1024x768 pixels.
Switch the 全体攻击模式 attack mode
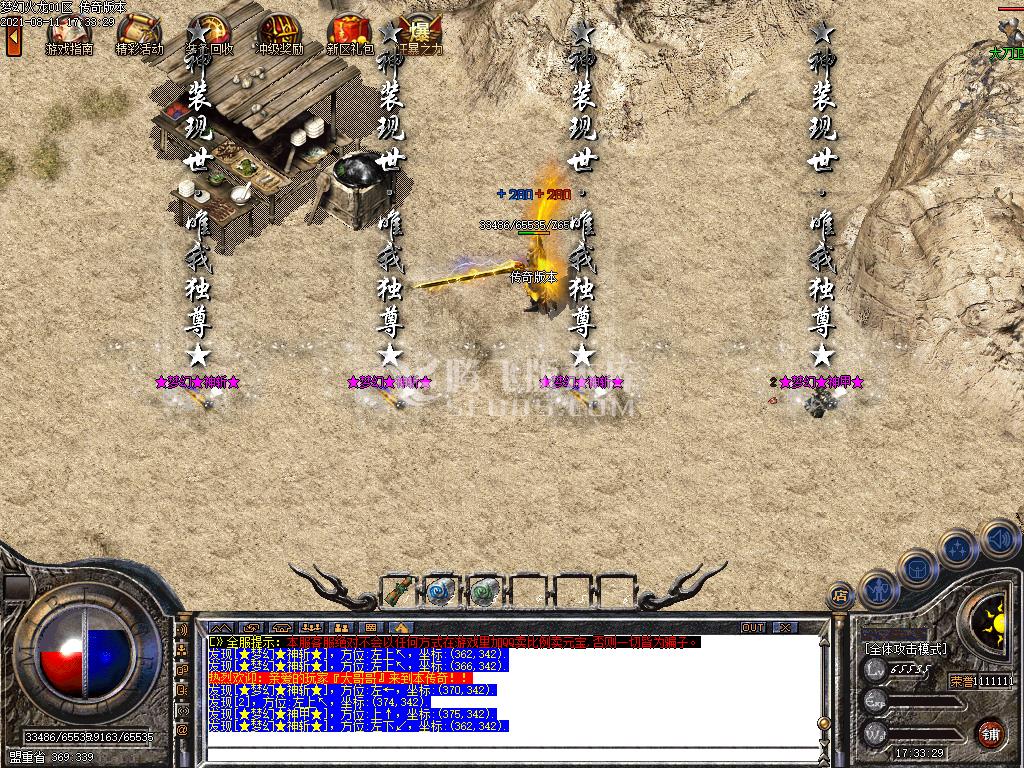[x=905, y=649]
